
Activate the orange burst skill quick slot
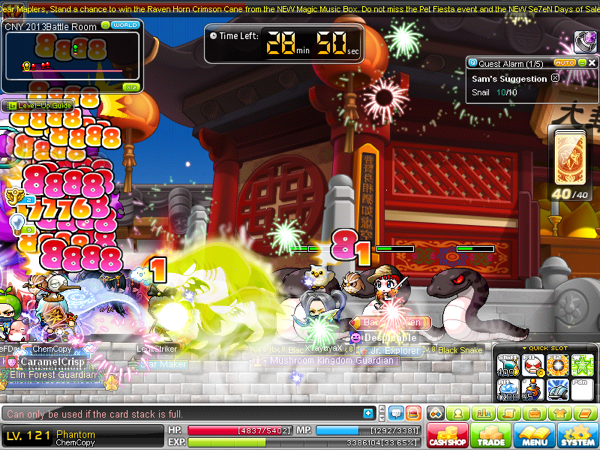click(x=557, y=363)
